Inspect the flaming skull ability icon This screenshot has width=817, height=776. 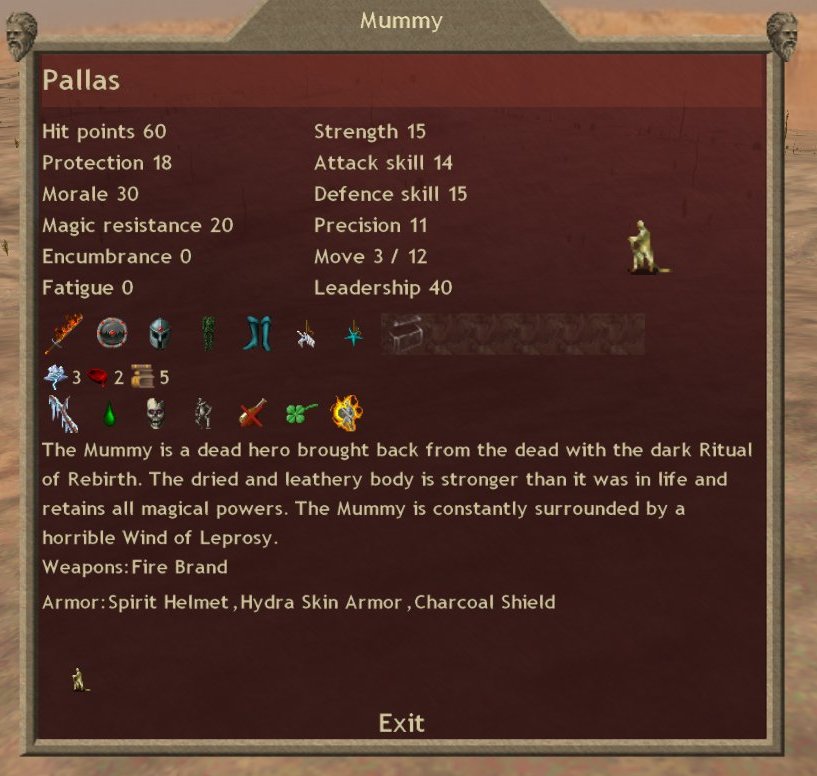coord(346,412)
